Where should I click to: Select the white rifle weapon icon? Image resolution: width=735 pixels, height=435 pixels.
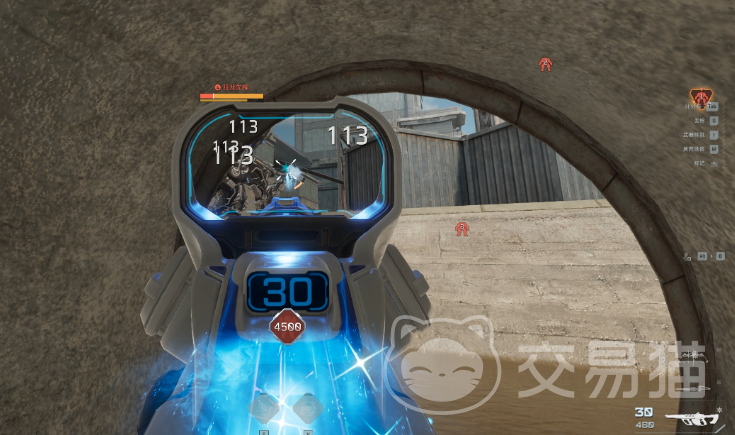coord(696,417)
